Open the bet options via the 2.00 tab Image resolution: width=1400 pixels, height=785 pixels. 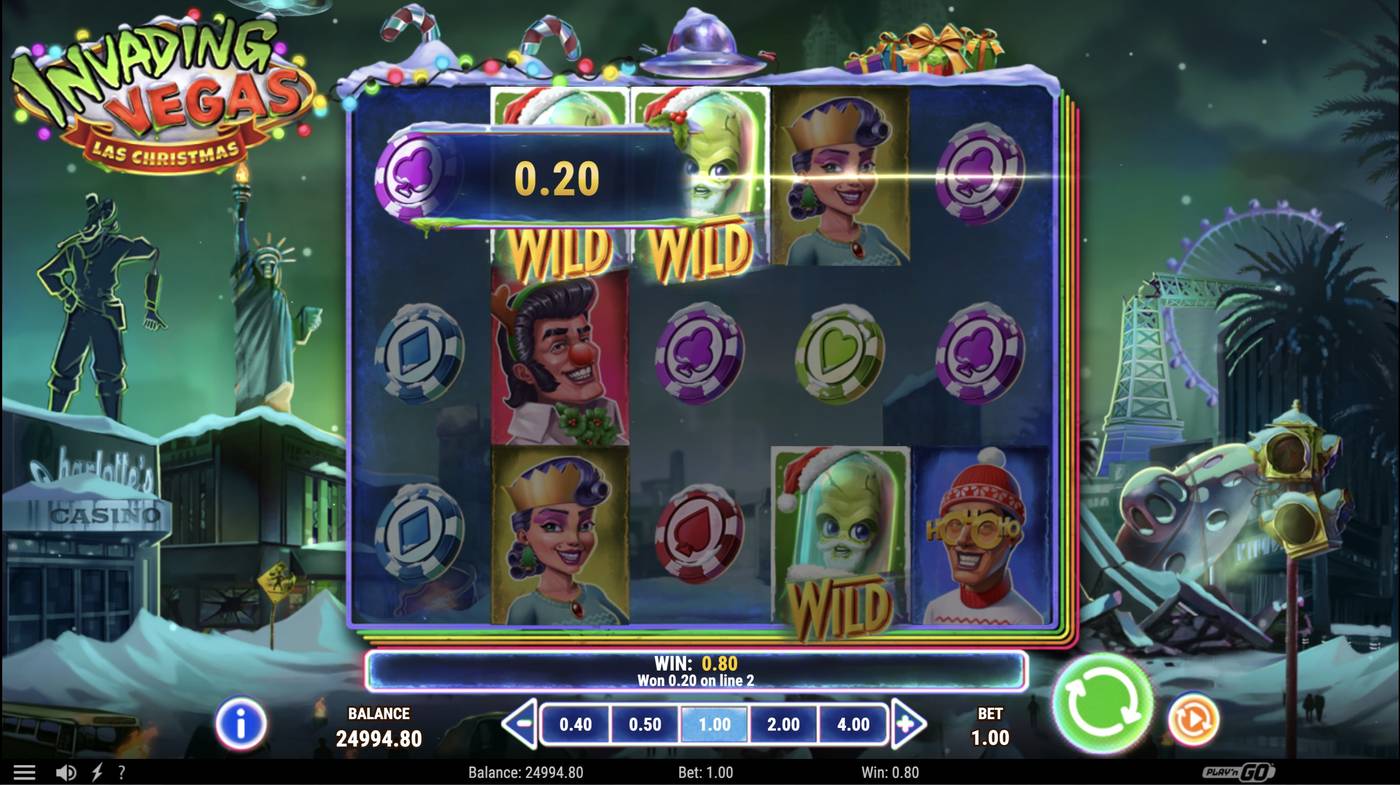click(x=782, y=722)
